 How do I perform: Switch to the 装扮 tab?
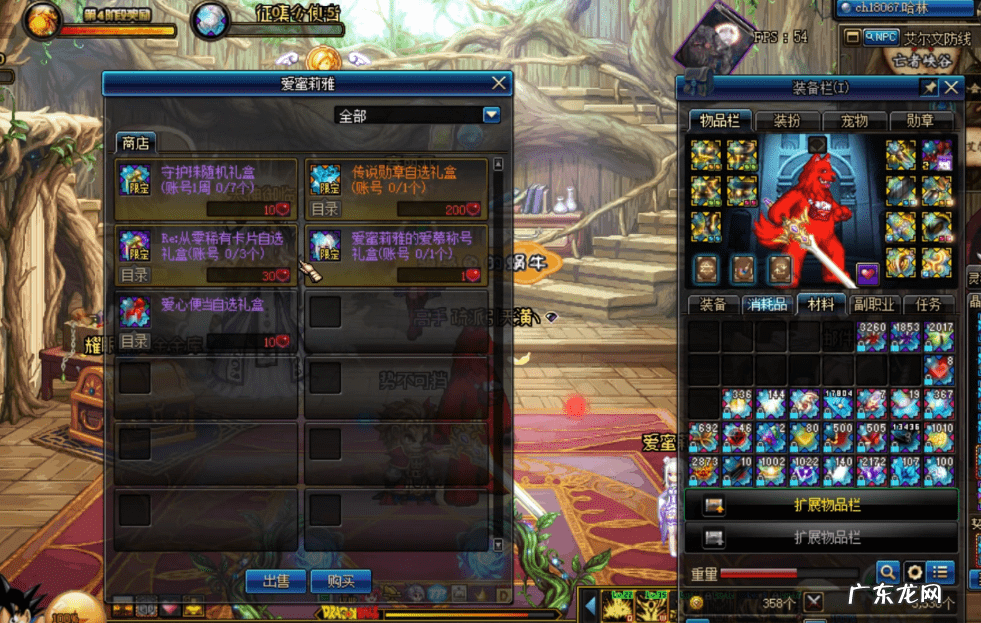coord(785,121)
